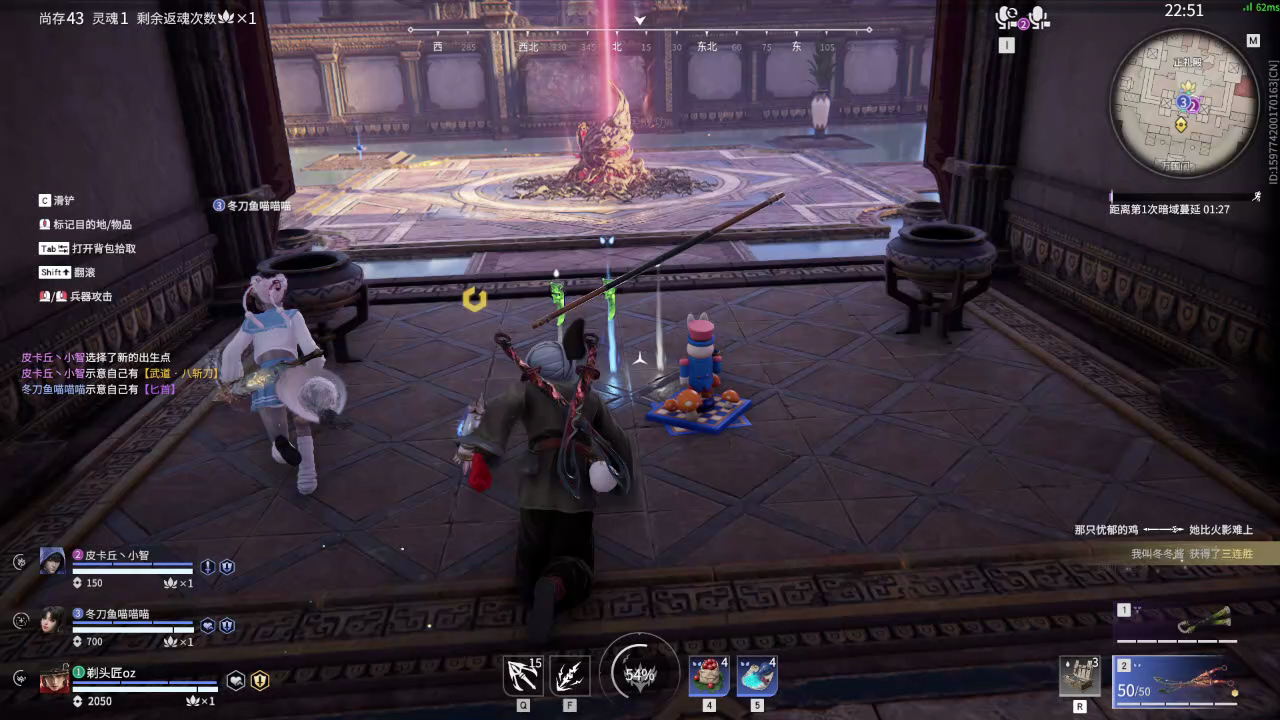Select the repair kit item slot
Screen dimensions: 1280x720
1080,677
